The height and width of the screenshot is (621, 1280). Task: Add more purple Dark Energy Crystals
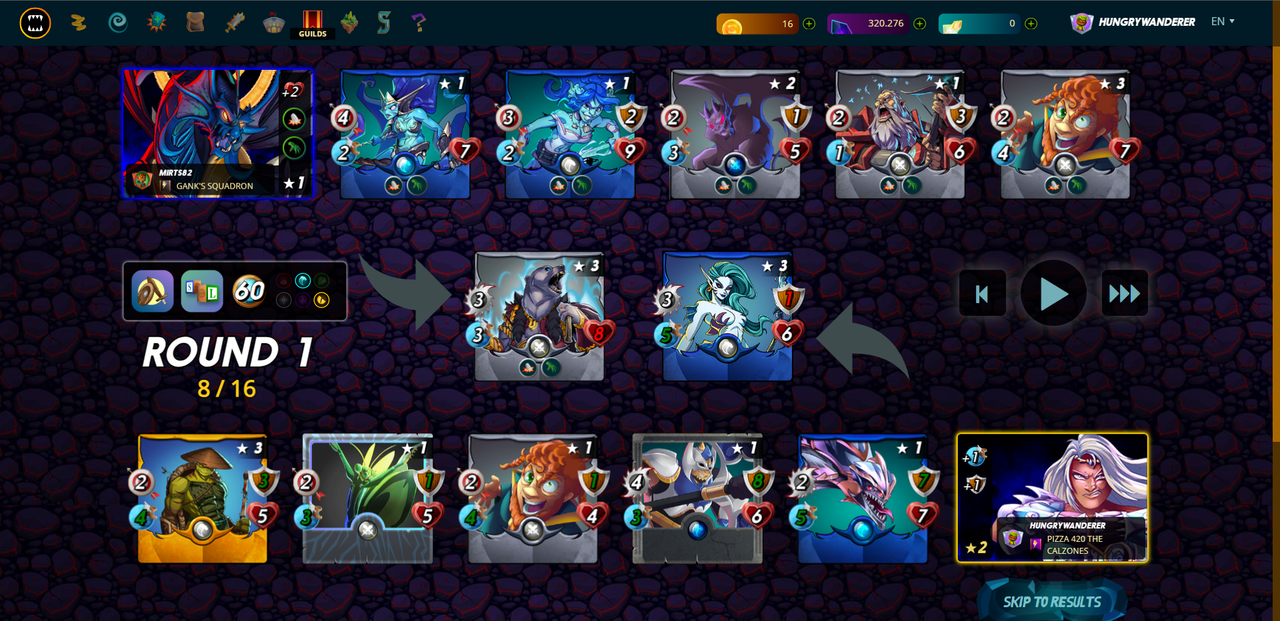919,23
